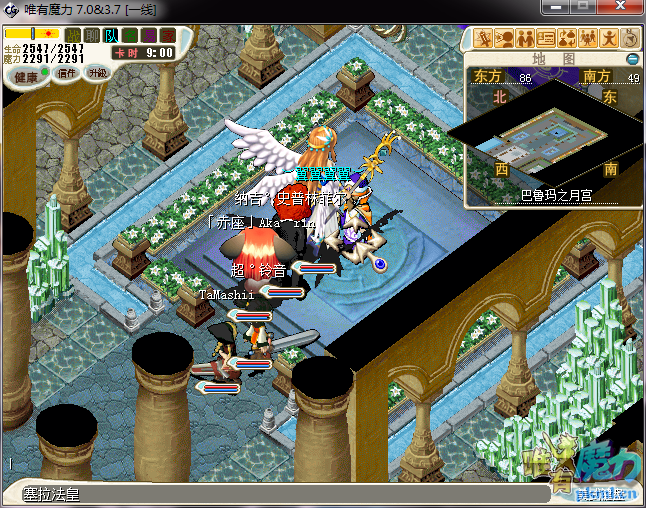Toggle the 易 trade mode button
Viewport: 646px width, 508px height.
[149, 36]
